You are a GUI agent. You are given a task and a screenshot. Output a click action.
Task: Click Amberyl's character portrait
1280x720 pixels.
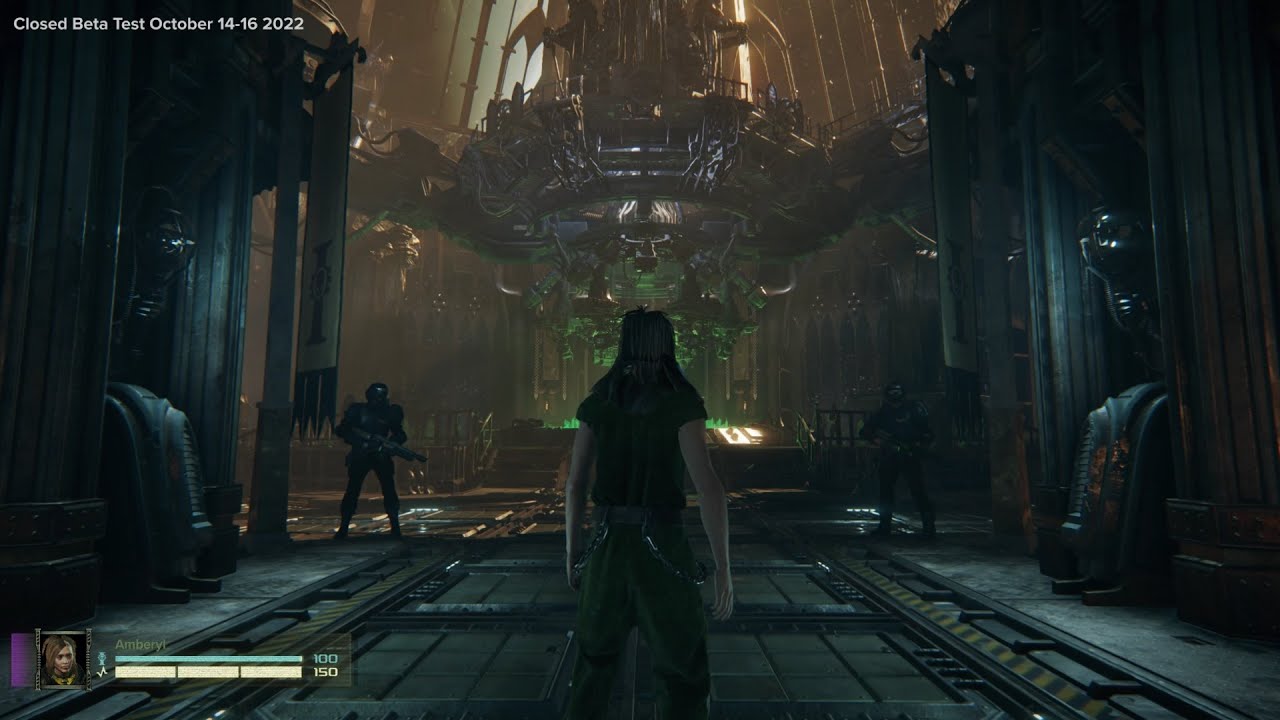coord(64,658)
